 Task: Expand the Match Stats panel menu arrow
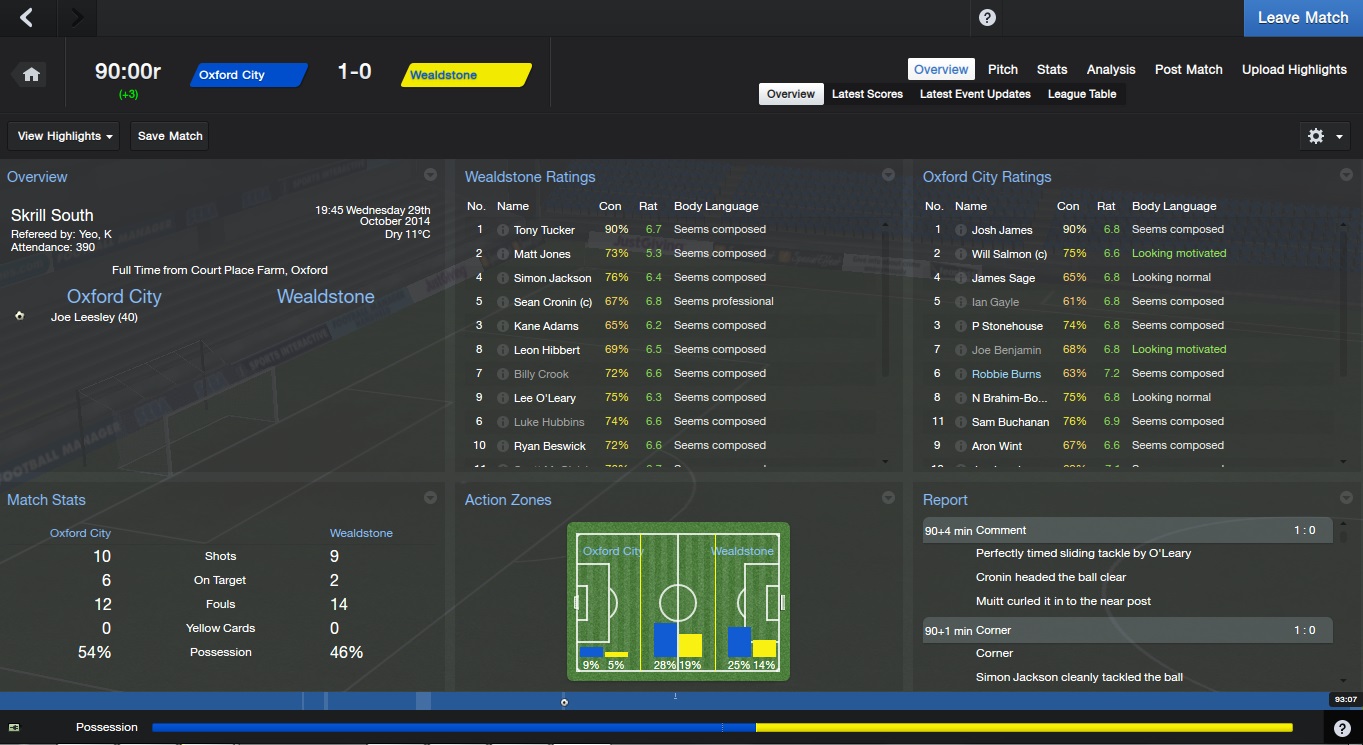(x=430, y=498)
